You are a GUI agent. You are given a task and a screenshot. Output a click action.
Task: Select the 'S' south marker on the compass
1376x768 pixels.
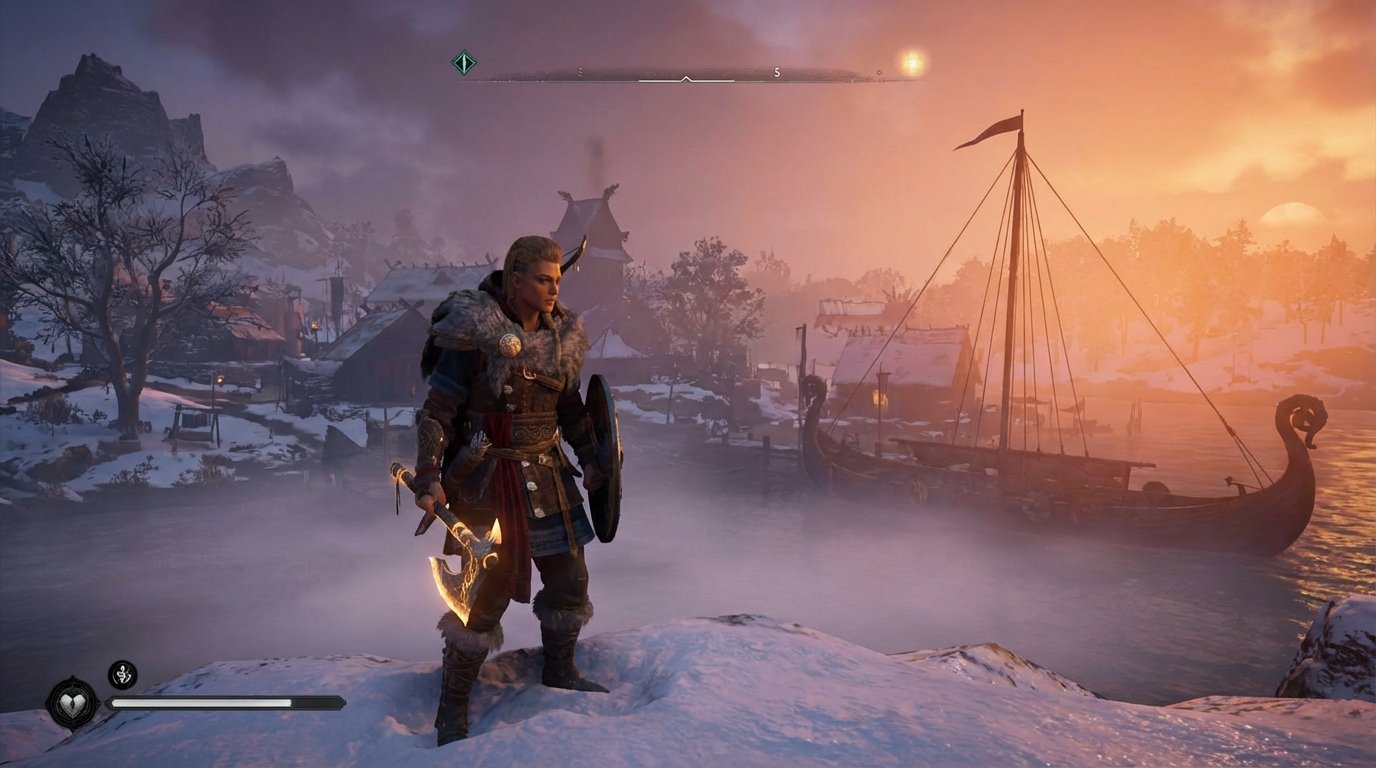coord(777,72)
